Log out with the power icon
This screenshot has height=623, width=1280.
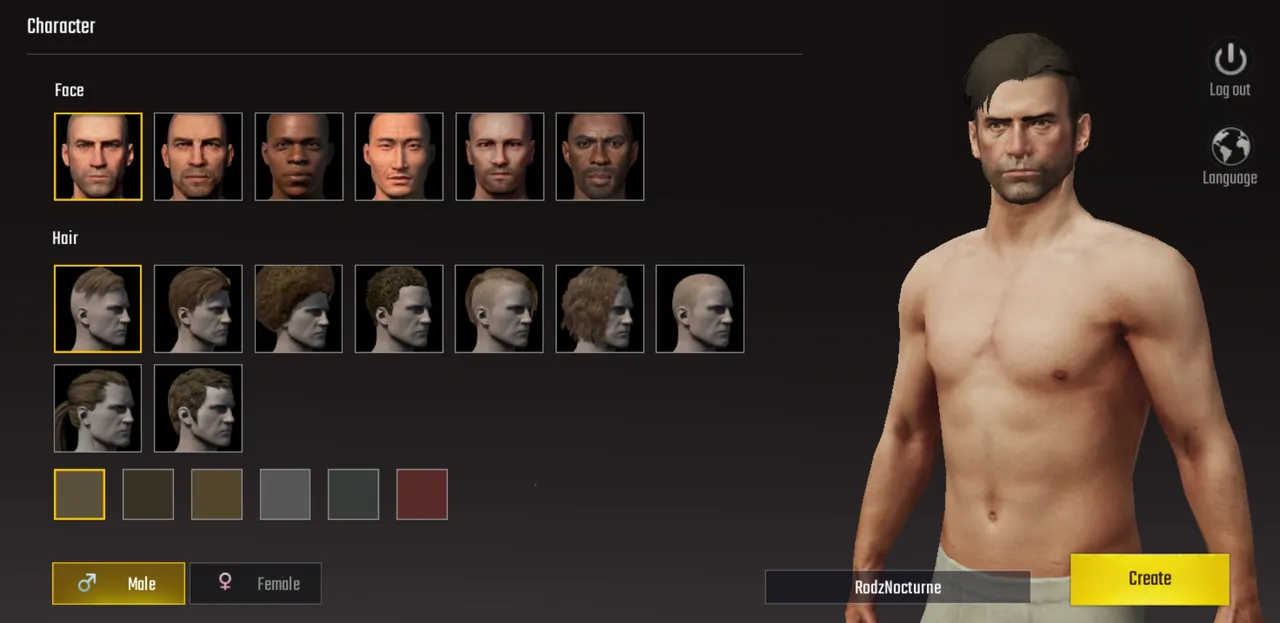[1230, 68]
